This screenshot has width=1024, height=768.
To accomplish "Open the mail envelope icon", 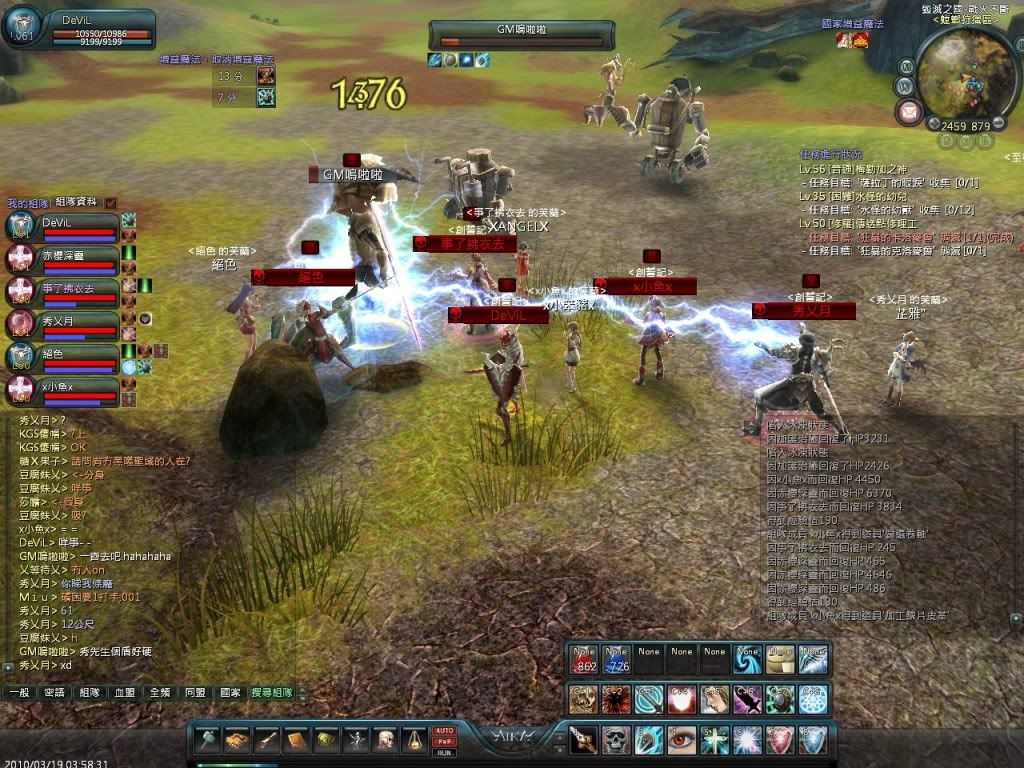I will point(909,111).
